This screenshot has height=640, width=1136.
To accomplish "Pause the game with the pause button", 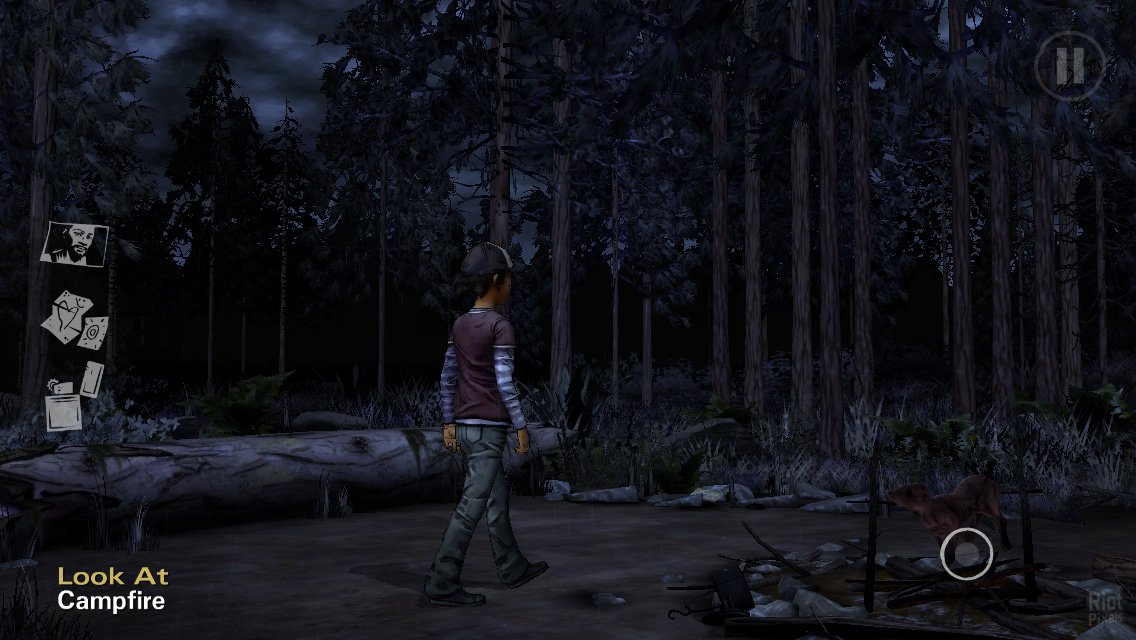I will coord(1069,66).
